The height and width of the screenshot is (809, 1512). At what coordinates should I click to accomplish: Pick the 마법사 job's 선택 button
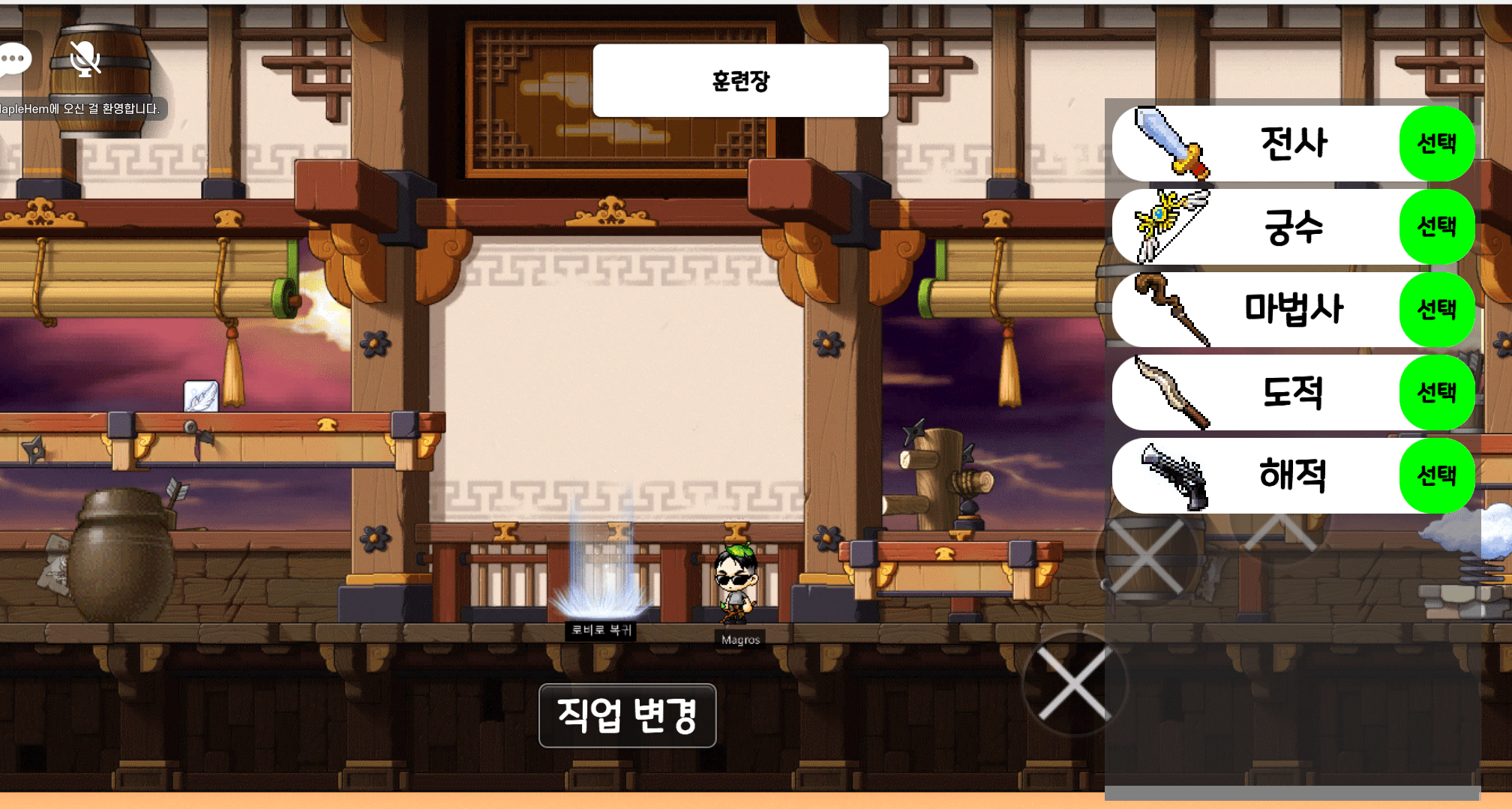(x=1436, y=310)
